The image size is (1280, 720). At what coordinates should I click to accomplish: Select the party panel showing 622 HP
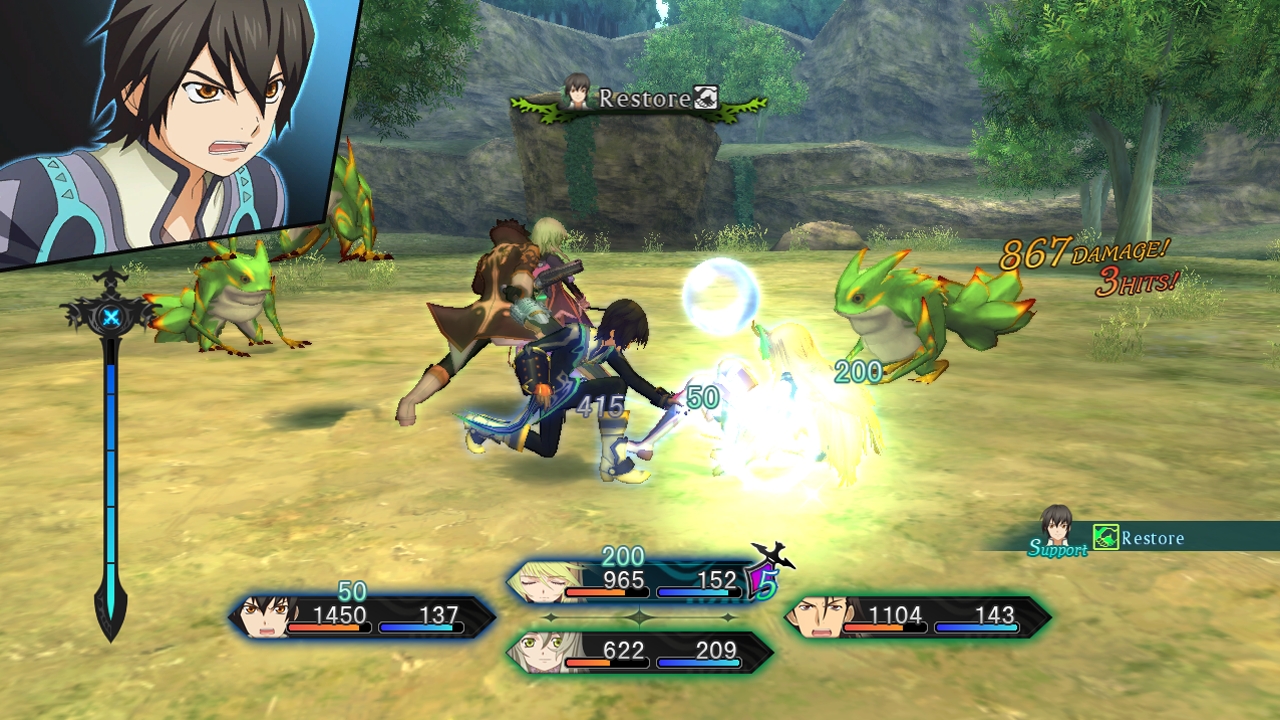coord(640,652)
